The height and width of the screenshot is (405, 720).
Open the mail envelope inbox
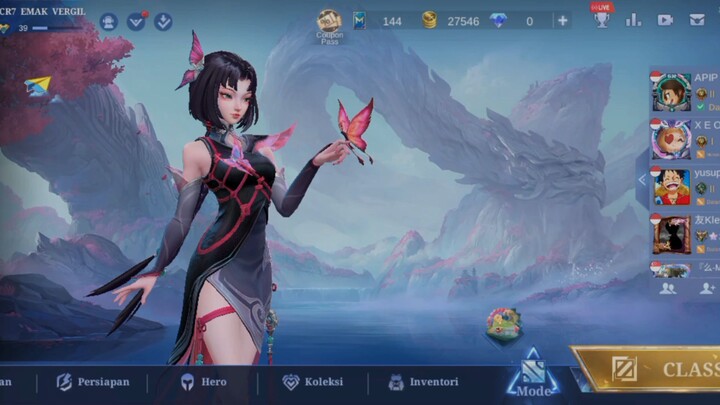(x=697, y=19)
